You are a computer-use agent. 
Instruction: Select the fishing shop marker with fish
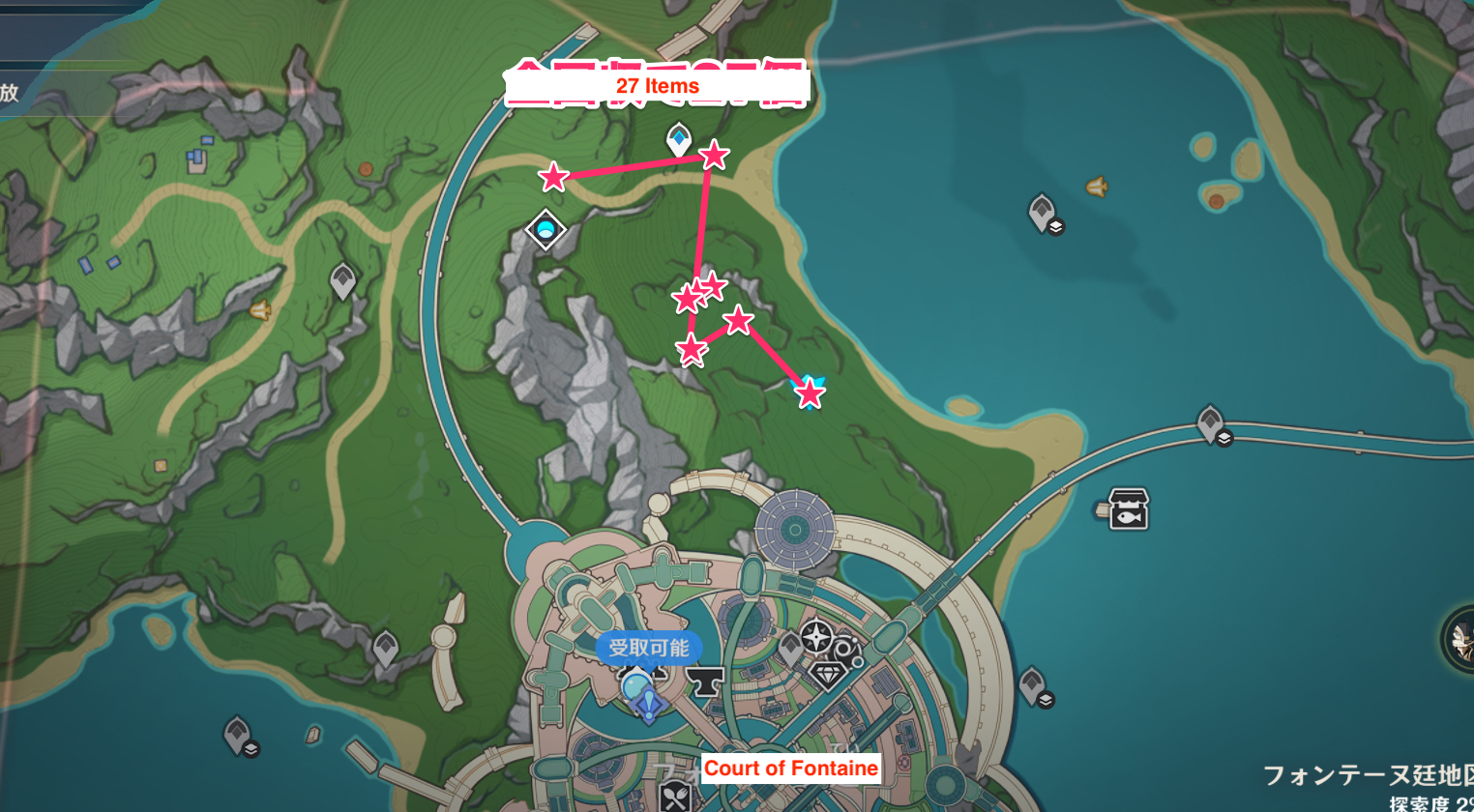coord(1128,509)
